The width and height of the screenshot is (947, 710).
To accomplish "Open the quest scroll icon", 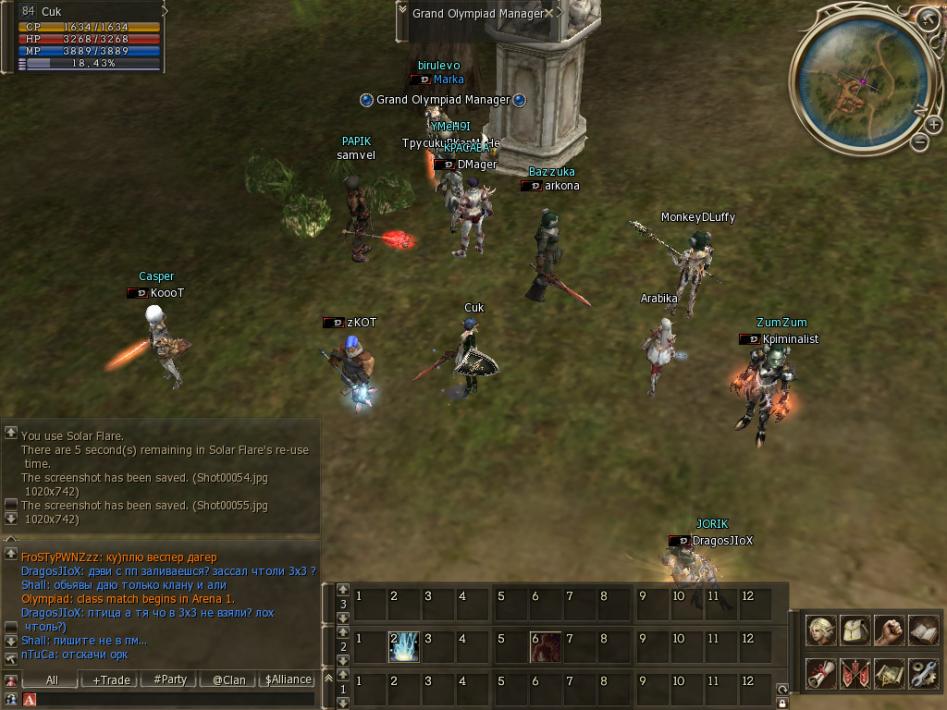I will pyautogui.click(x=821, y=673).
